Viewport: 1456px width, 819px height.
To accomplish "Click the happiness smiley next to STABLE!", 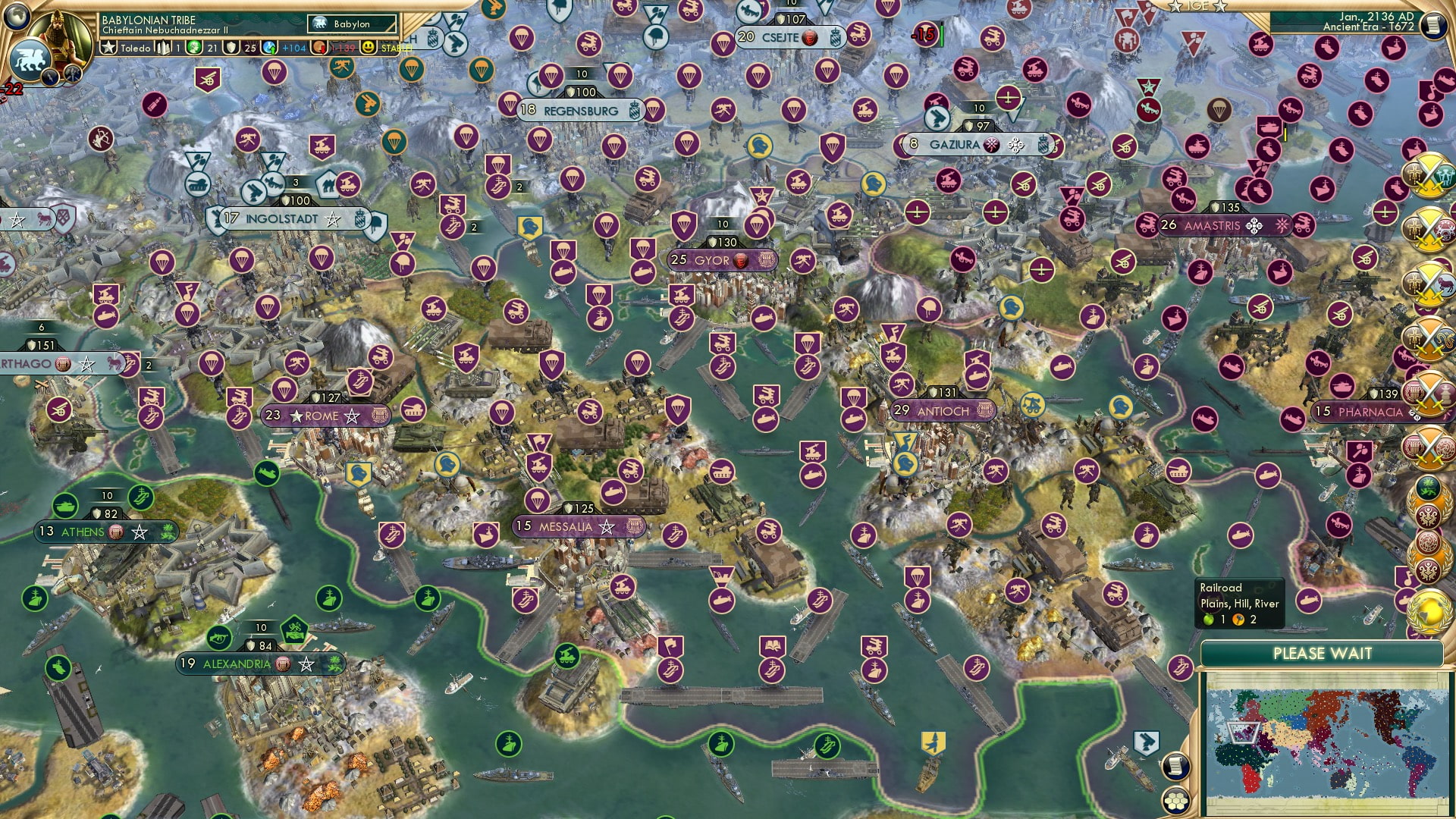I will 367,46.
